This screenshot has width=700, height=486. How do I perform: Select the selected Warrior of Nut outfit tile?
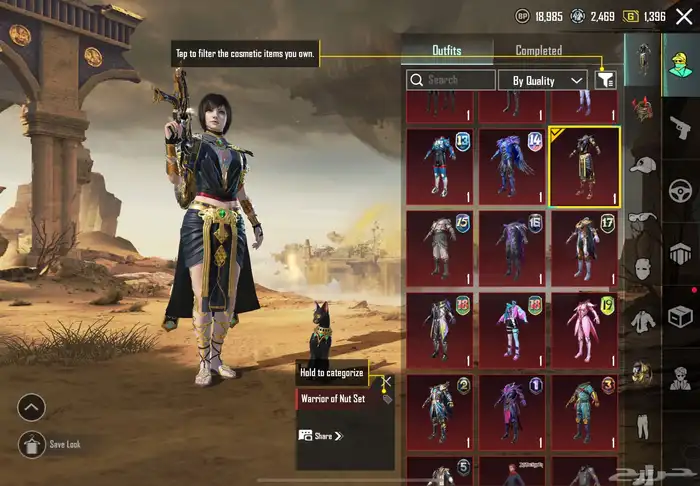click(x=585, y=166)
